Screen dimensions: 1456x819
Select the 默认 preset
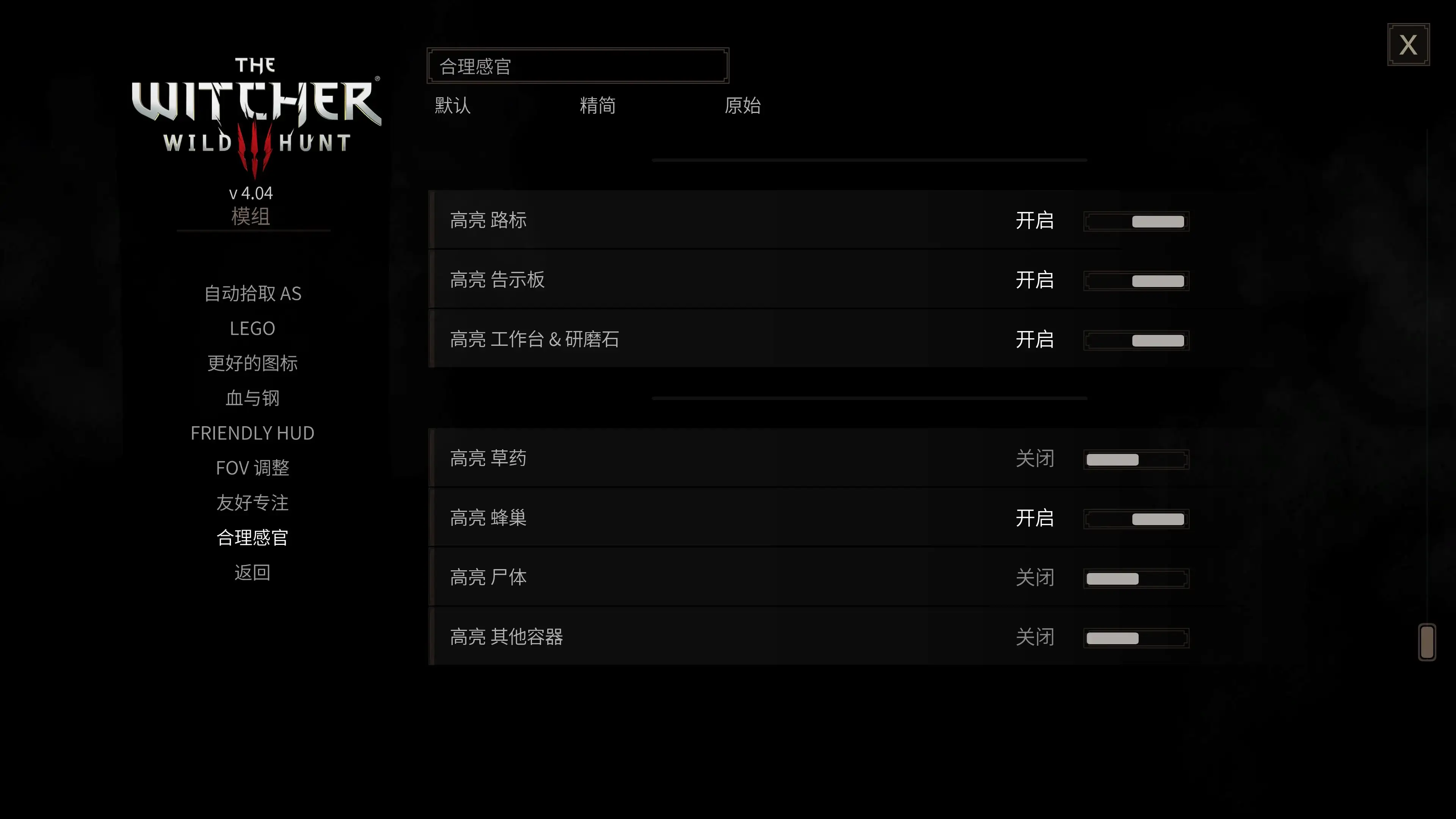(x=452, y=106)
